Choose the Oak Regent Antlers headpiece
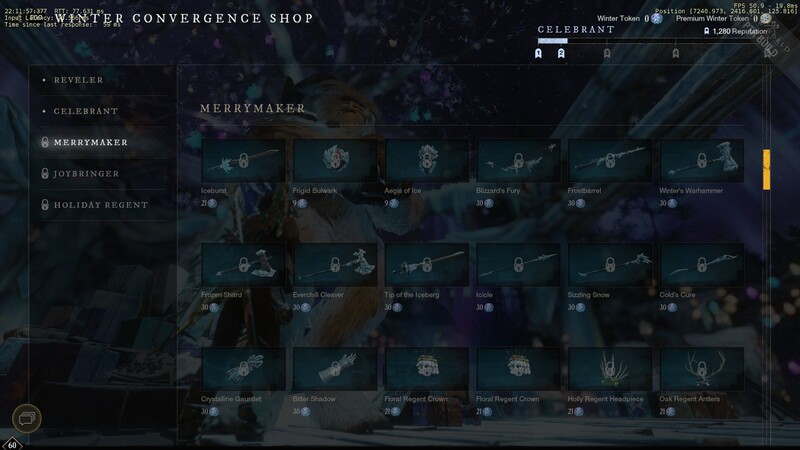Viewport: 800px width, 450px height. pos(701,369)
